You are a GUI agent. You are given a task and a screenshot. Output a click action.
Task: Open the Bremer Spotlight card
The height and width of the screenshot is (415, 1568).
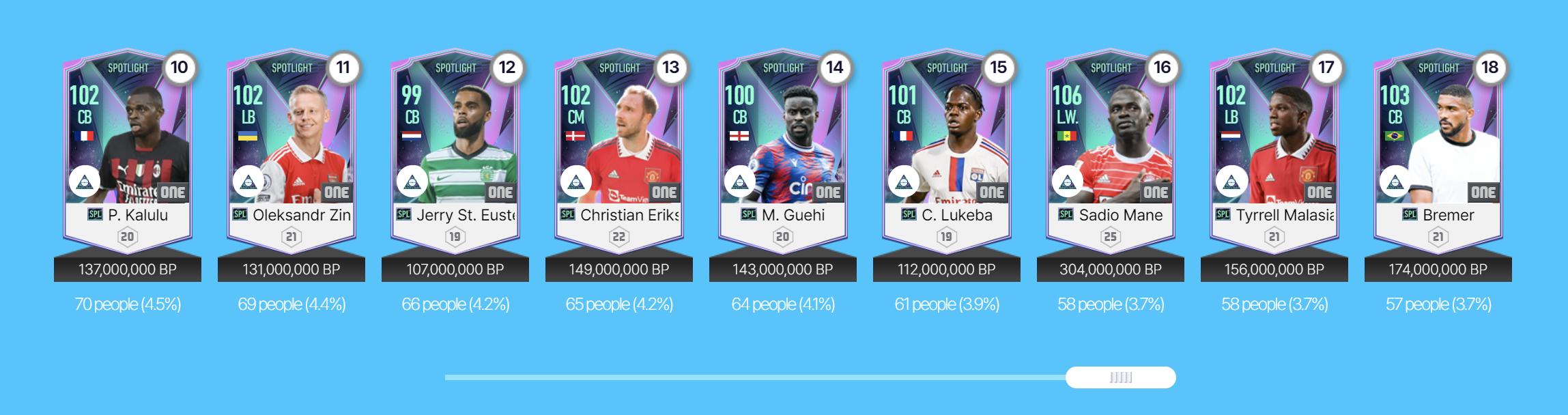pyautogui.click(x=1438, y=152)
